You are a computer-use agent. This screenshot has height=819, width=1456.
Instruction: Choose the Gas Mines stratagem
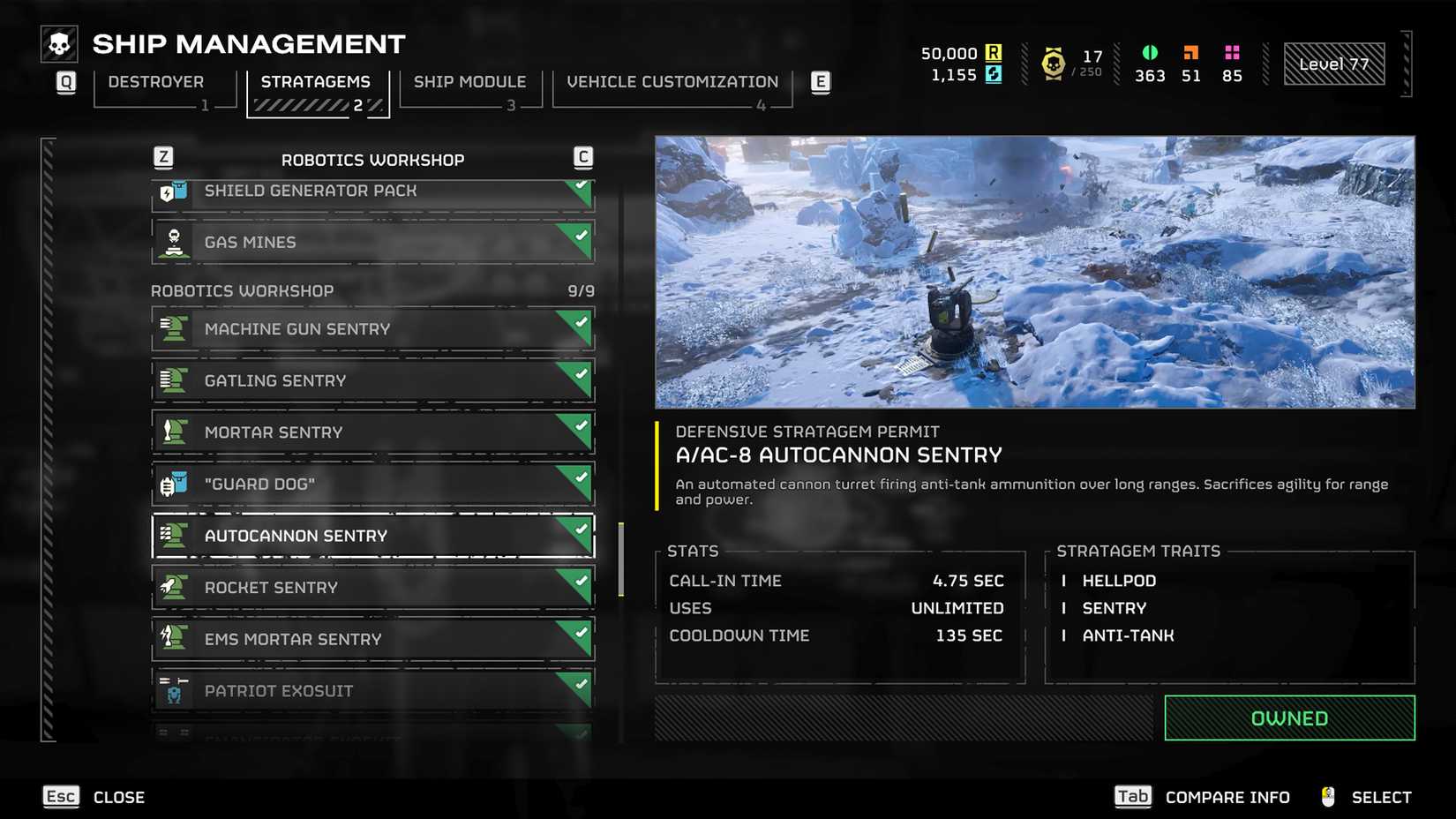372,242
